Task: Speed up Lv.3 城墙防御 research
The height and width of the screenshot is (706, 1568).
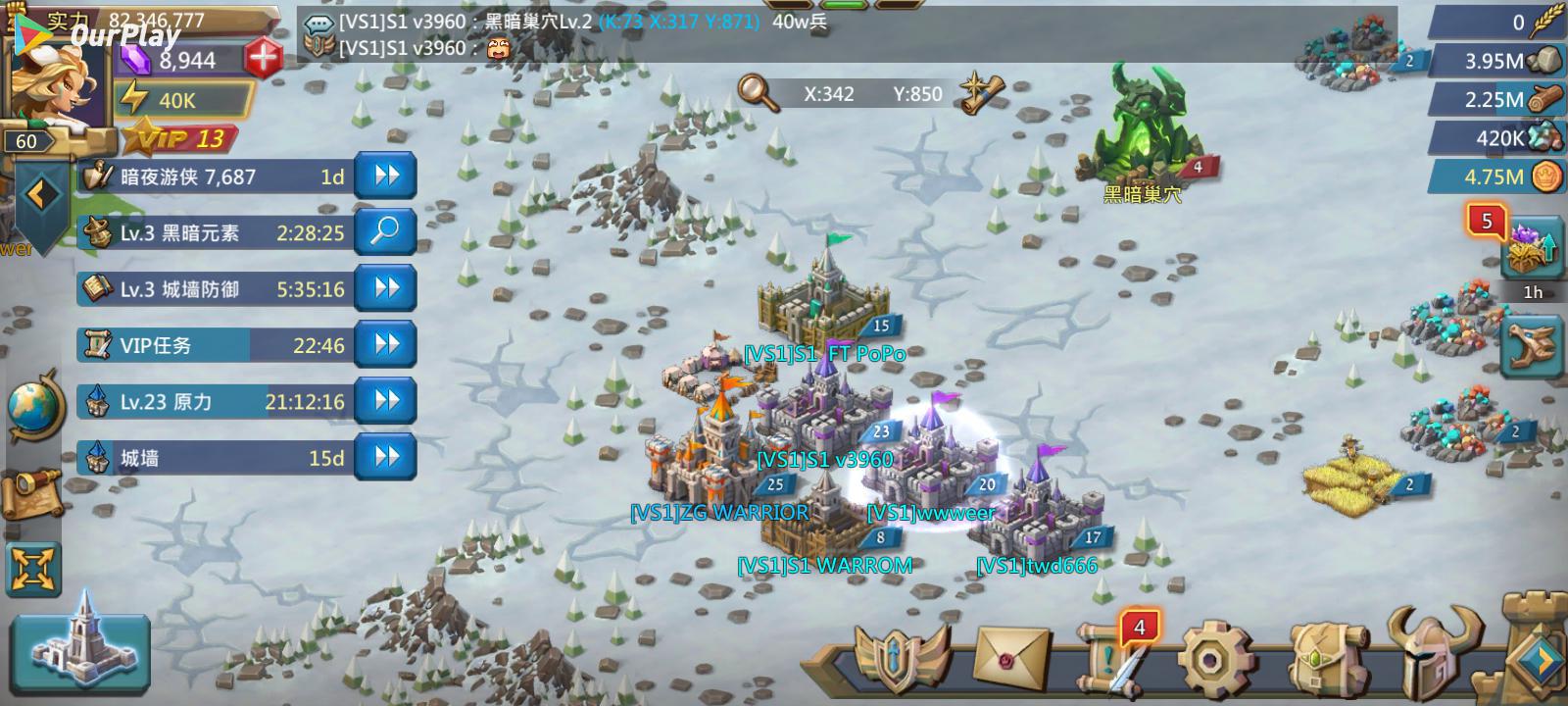Action: click(x=386, y=288)
